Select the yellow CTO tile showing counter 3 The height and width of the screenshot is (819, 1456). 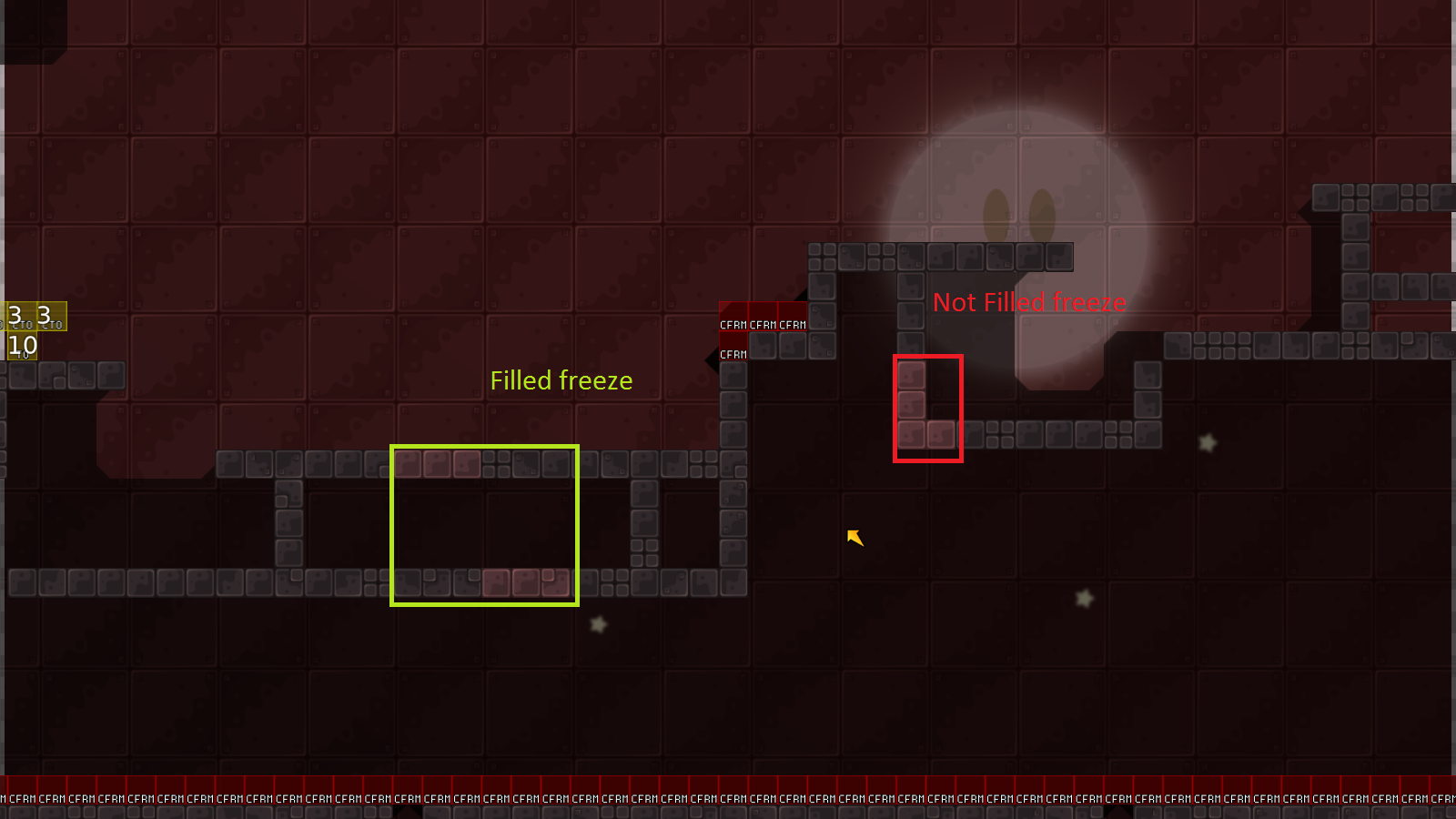point(20,317)
